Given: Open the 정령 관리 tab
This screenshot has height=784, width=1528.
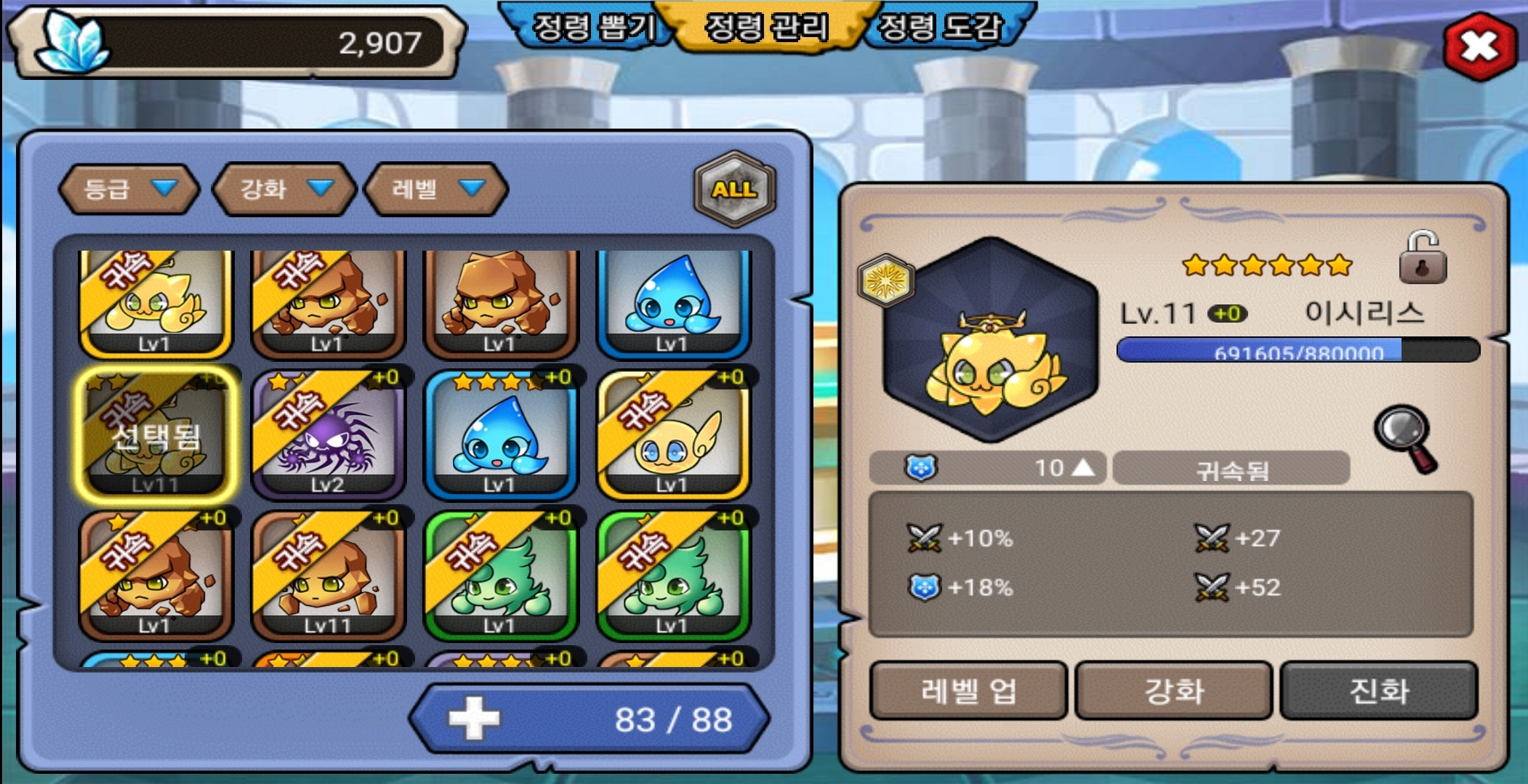Looking at the screenshot, I should [x=766, y=28].
